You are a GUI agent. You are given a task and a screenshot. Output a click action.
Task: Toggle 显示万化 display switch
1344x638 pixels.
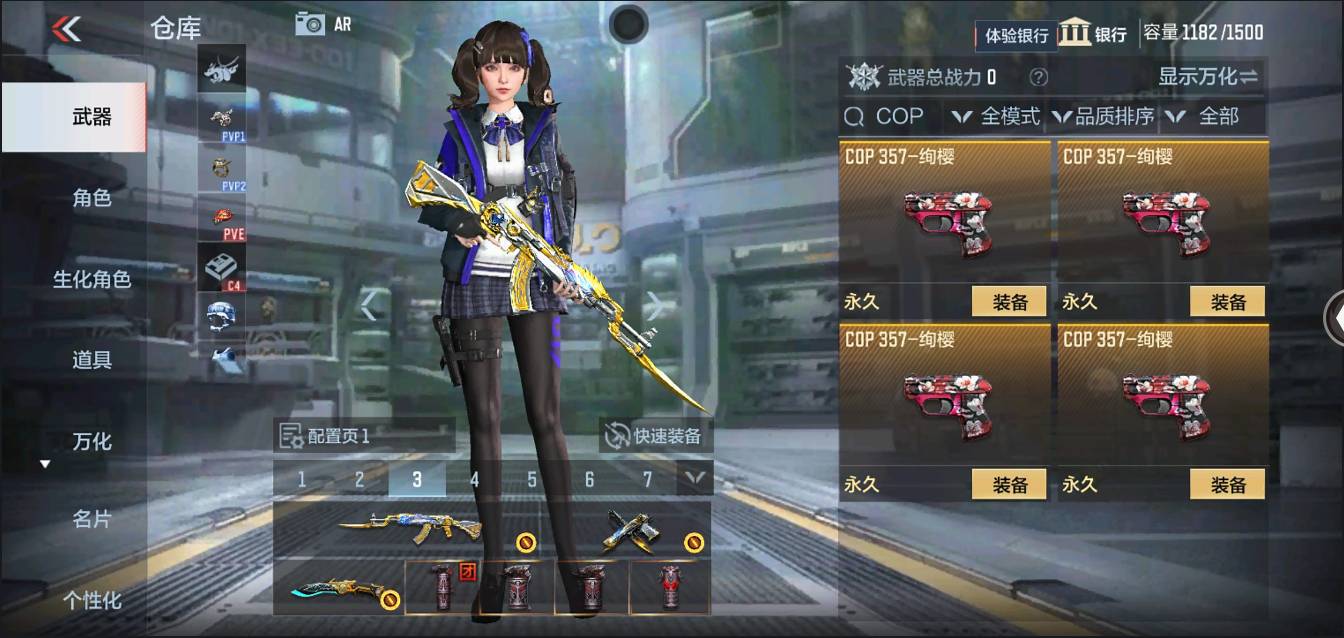tap(1208, 76)
